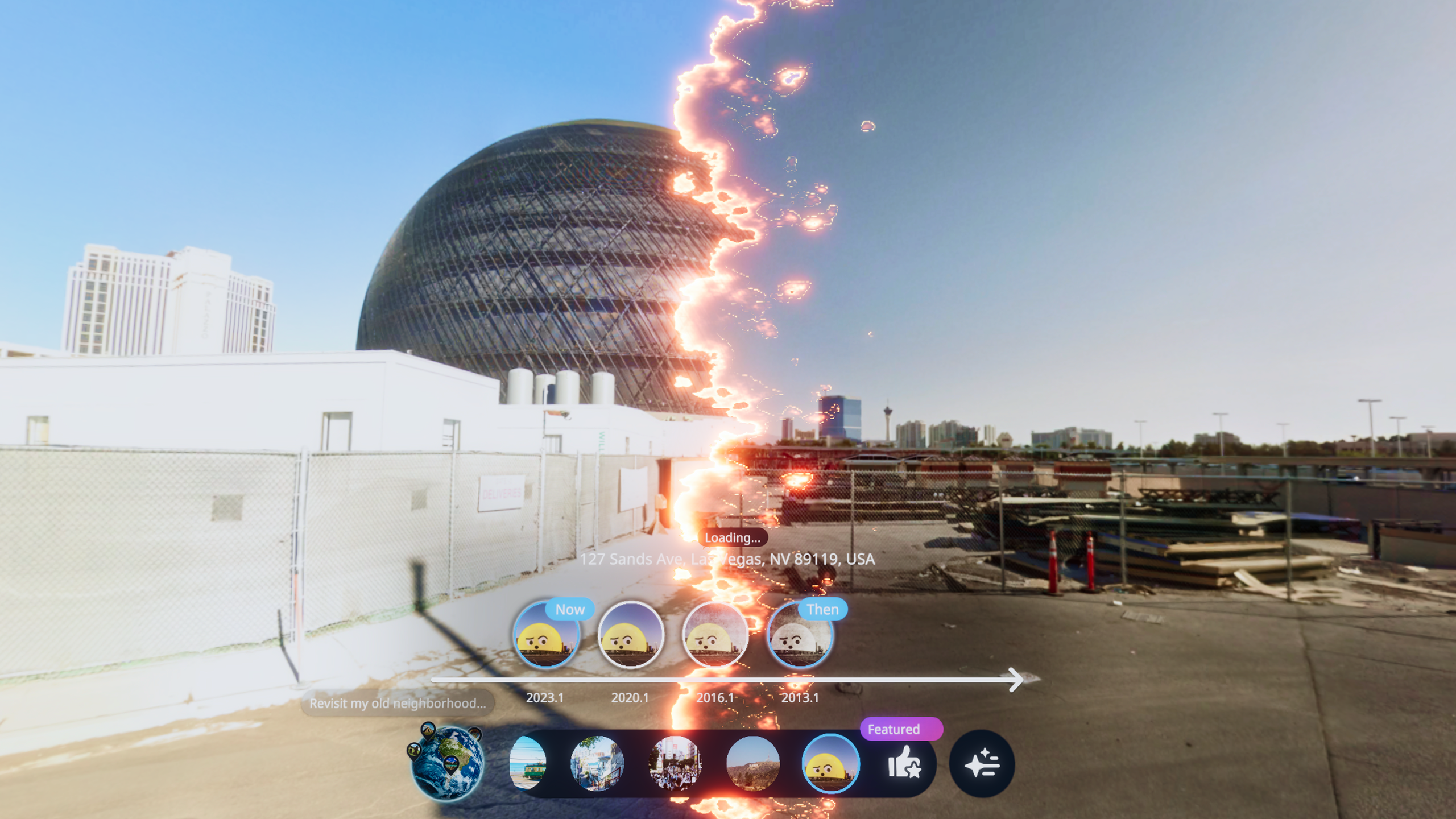Select the Hollywood sign hillside thumbnail

point(752,763)
